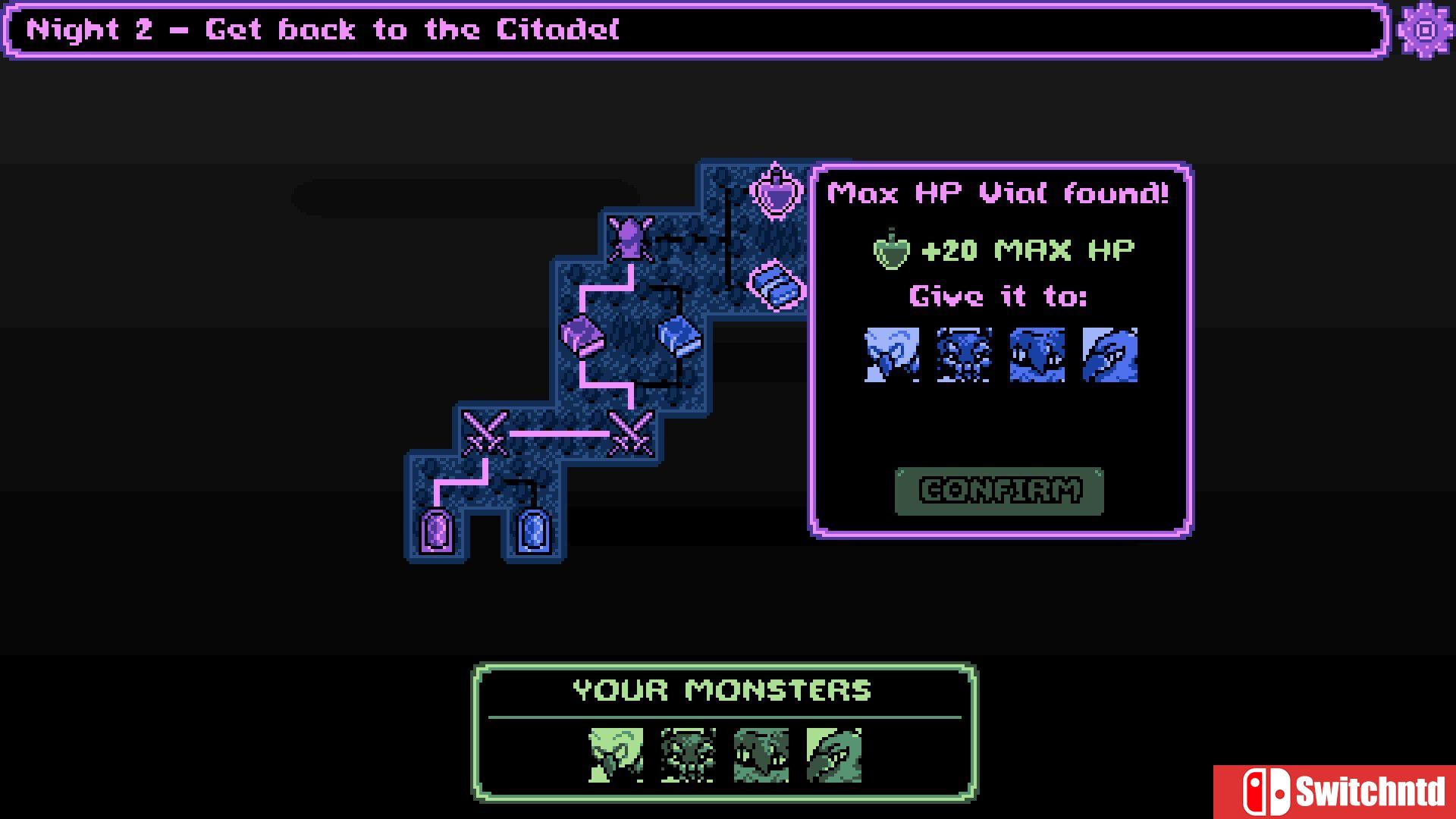
Task: Select the blue book map node
Action: [x=679, y=335]
